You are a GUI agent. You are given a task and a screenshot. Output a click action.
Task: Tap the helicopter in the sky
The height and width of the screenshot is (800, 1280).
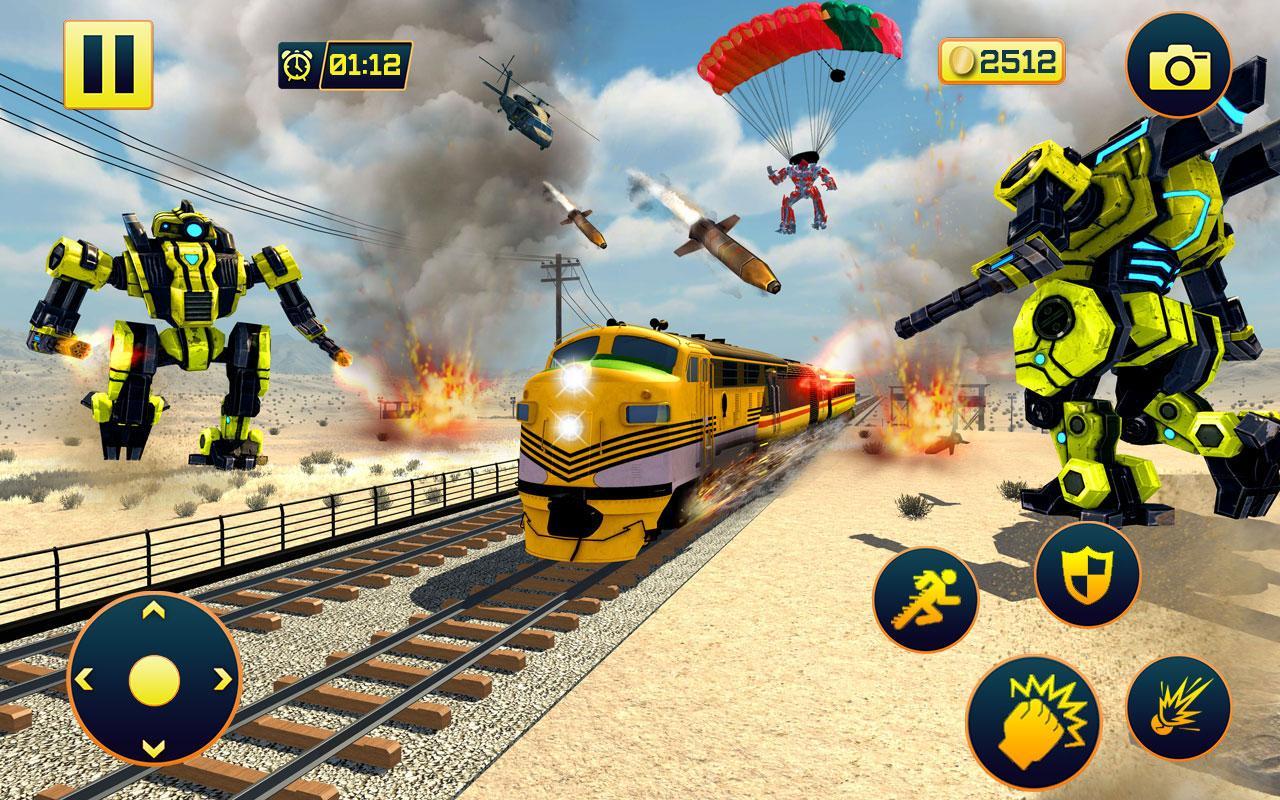521,110
